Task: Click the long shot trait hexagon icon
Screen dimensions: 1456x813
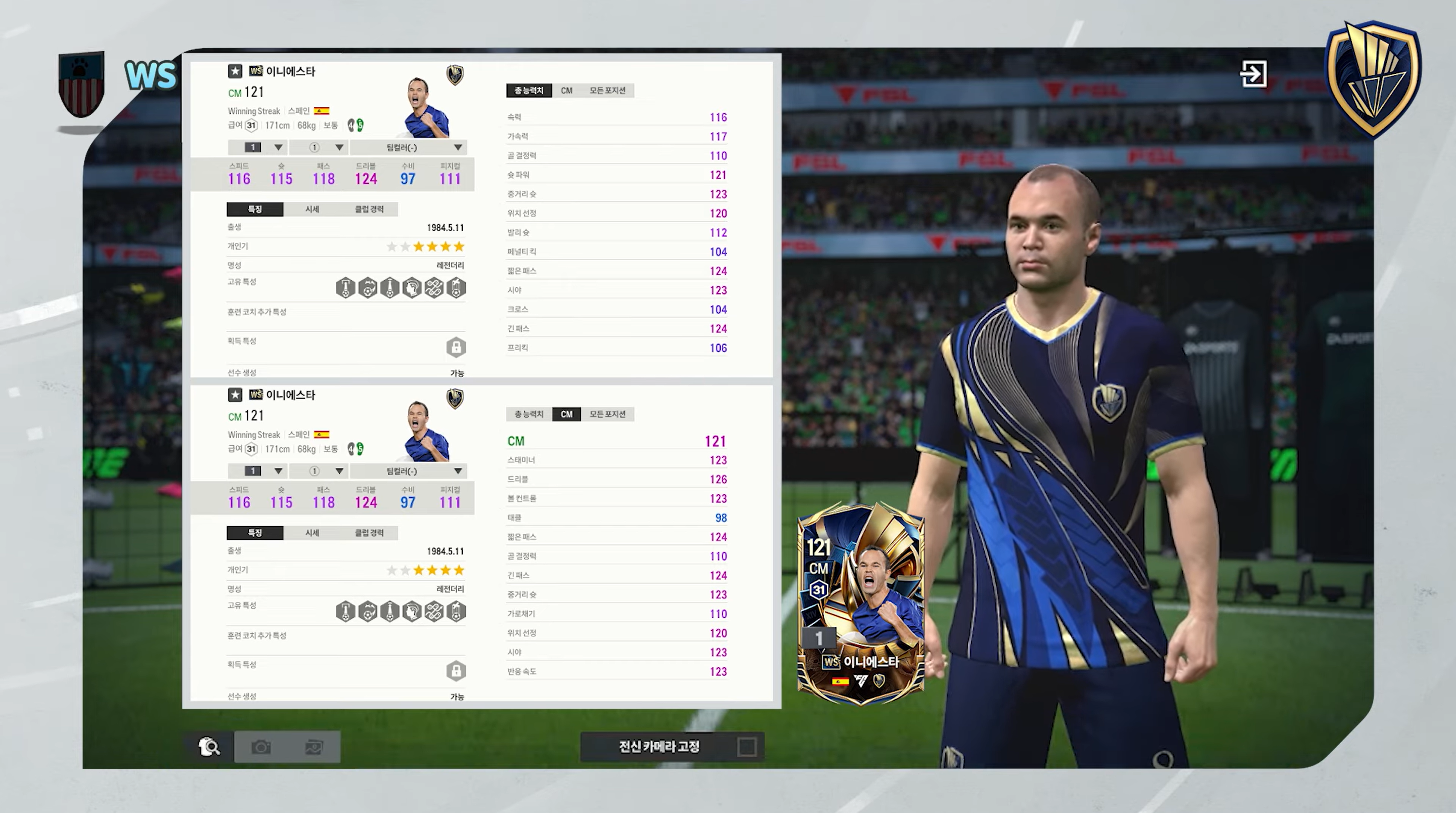Action: (x=390, y=288)
